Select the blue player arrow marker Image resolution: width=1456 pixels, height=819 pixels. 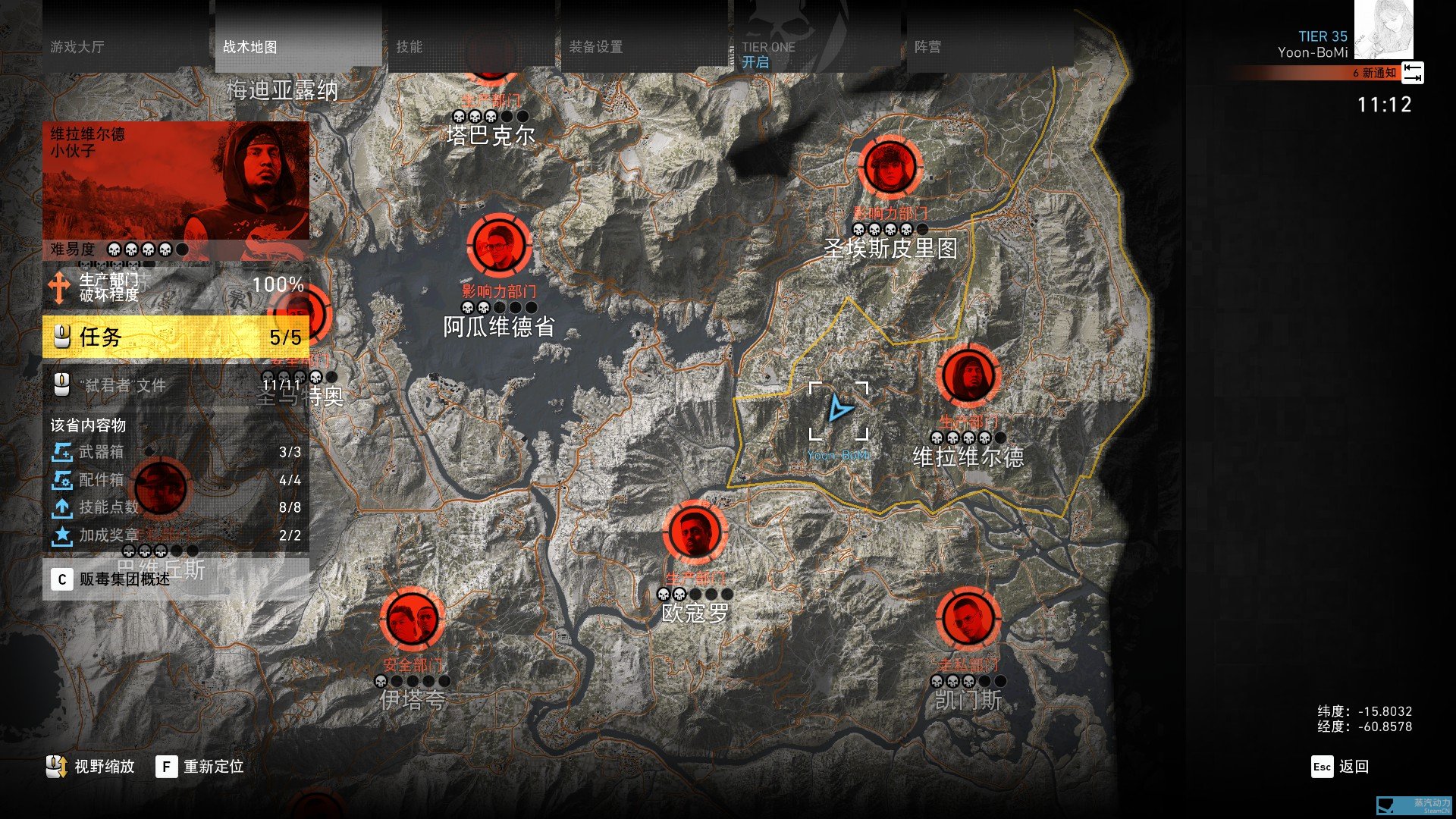(839, 409)
